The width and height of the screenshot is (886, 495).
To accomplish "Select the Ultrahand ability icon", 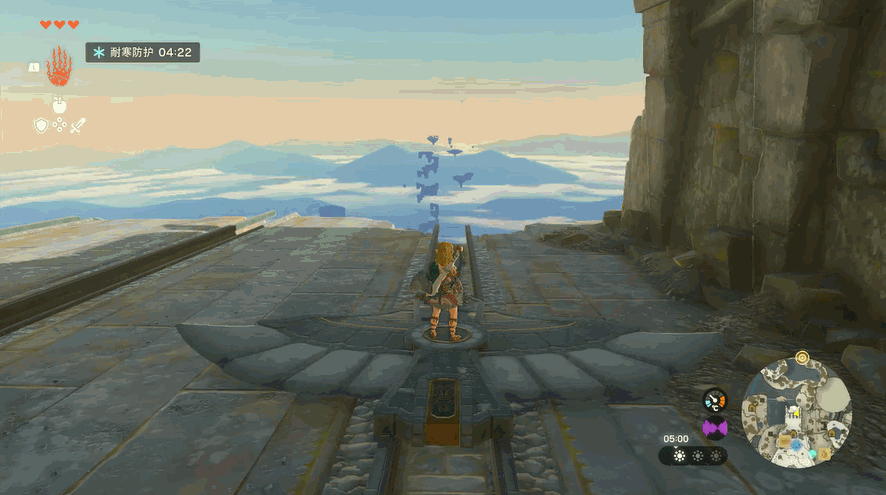I will (x=58, y=66).
